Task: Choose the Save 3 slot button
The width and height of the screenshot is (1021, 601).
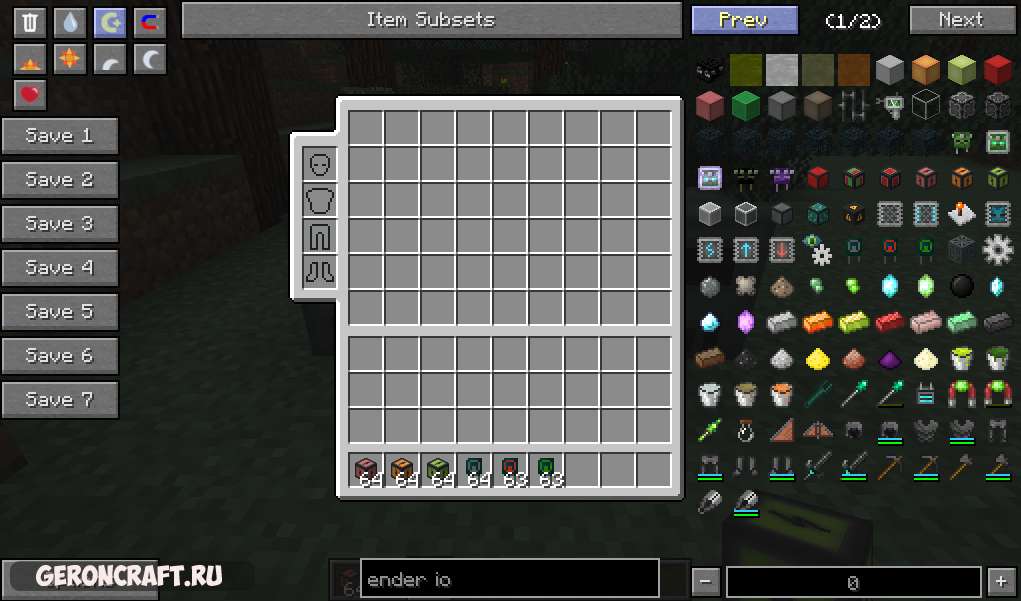Action: (x=60, y=224)
